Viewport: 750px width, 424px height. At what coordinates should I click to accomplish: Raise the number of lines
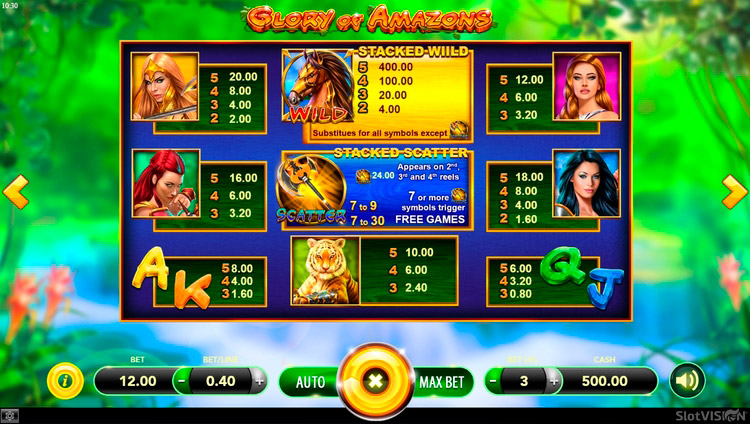(553, 381)
